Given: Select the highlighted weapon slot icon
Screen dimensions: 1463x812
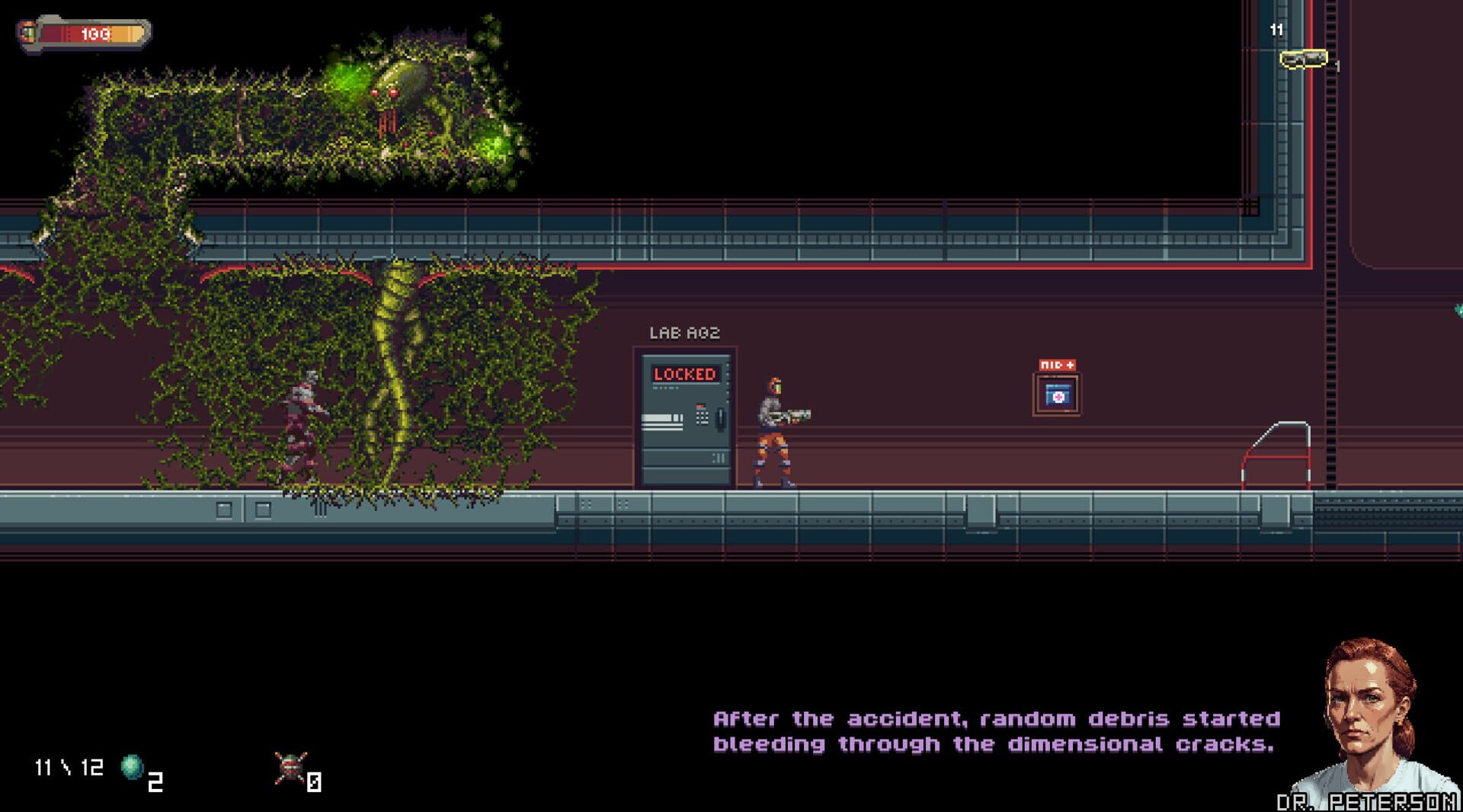Looking at the screenshot, I should [1305, 59].
